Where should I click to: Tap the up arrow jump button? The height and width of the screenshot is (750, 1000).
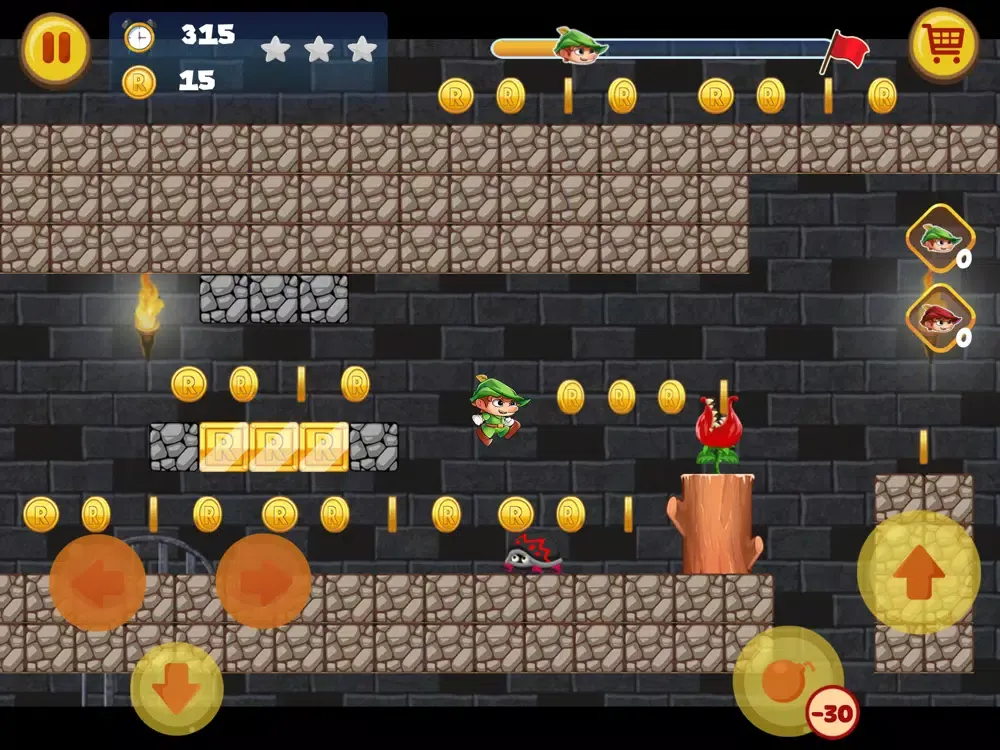tap(918, 572)
